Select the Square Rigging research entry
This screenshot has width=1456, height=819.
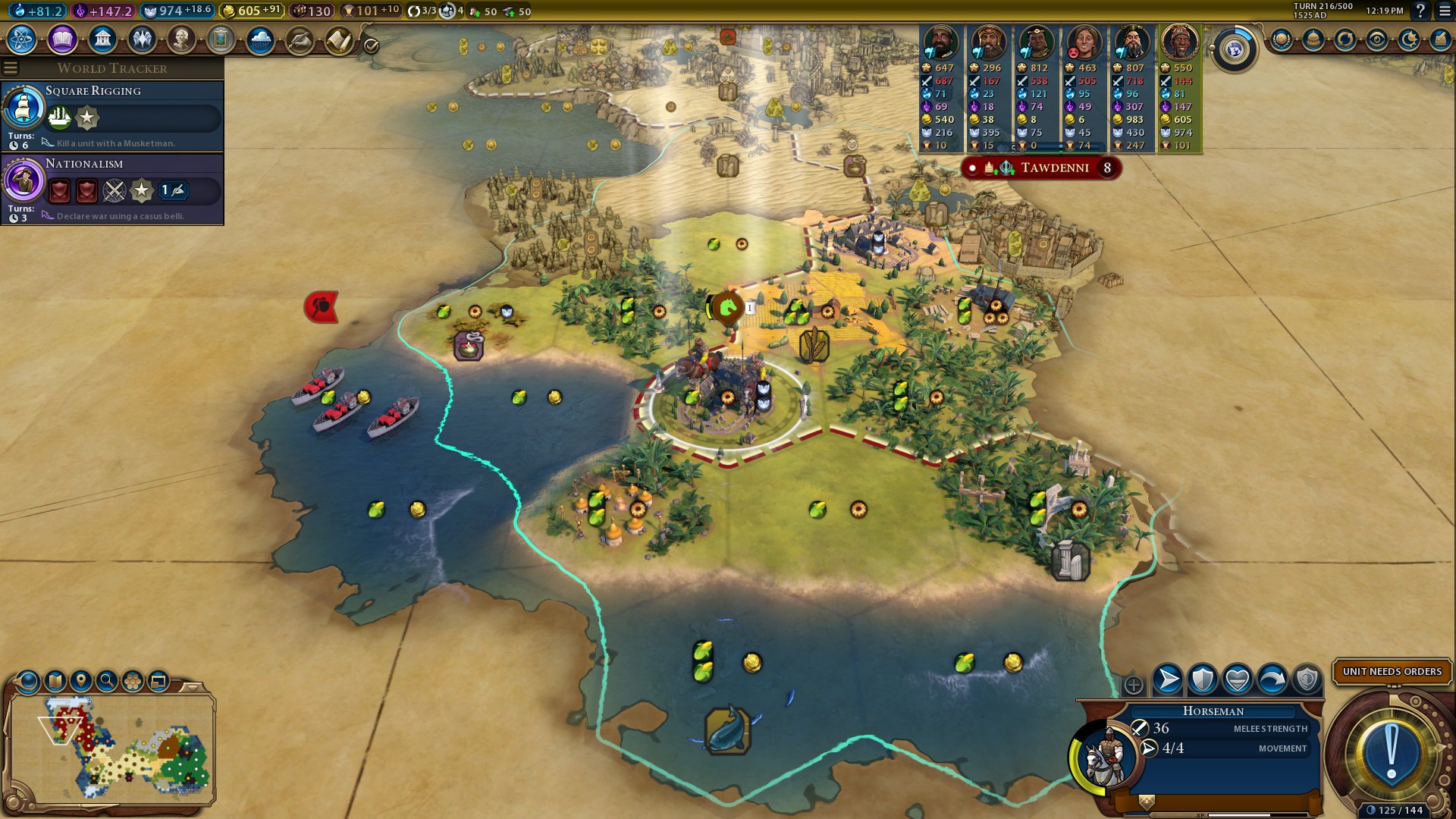[x=112, y=115]
